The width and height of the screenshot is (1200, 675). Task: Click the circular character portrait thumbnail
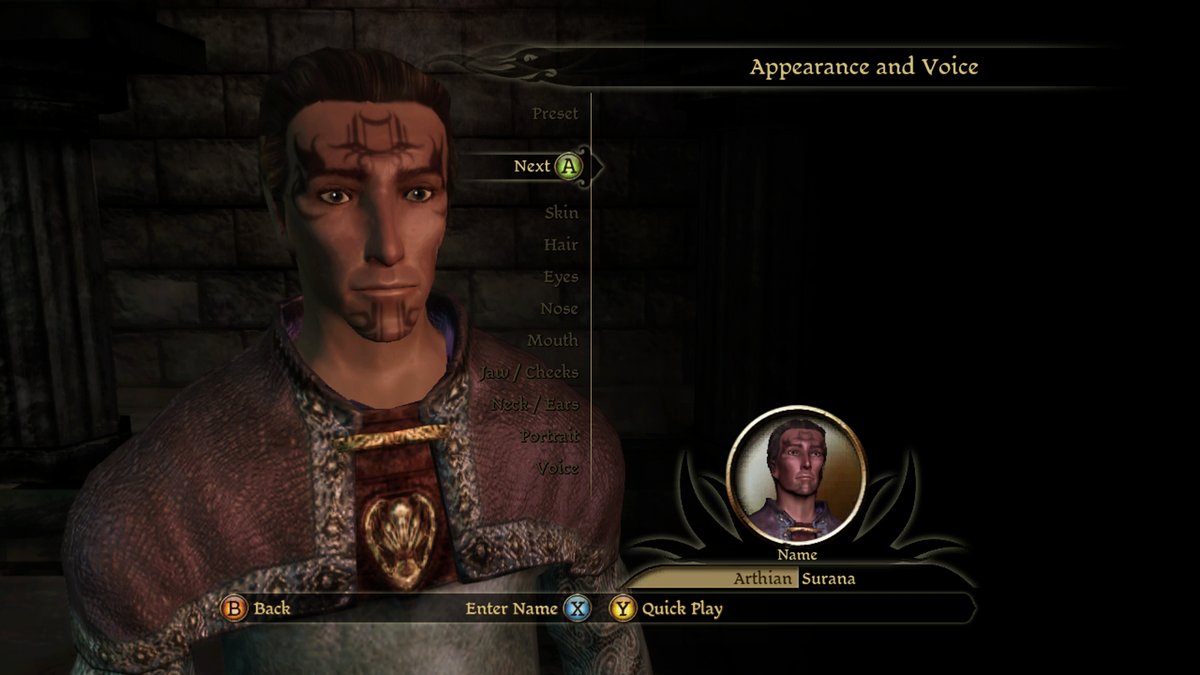pos(796,475)
